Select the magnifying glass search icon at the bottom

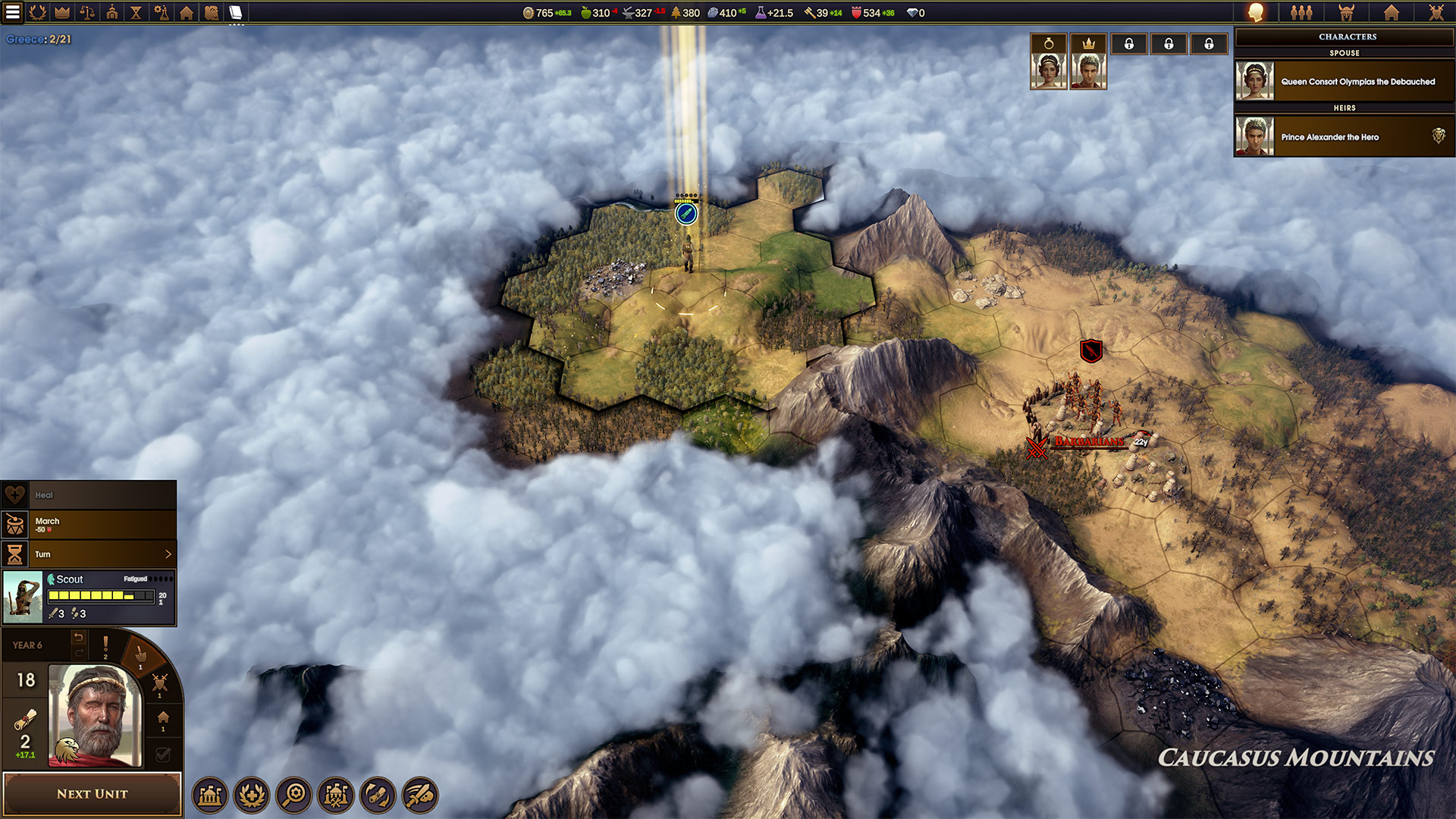(x=295, y=796)
